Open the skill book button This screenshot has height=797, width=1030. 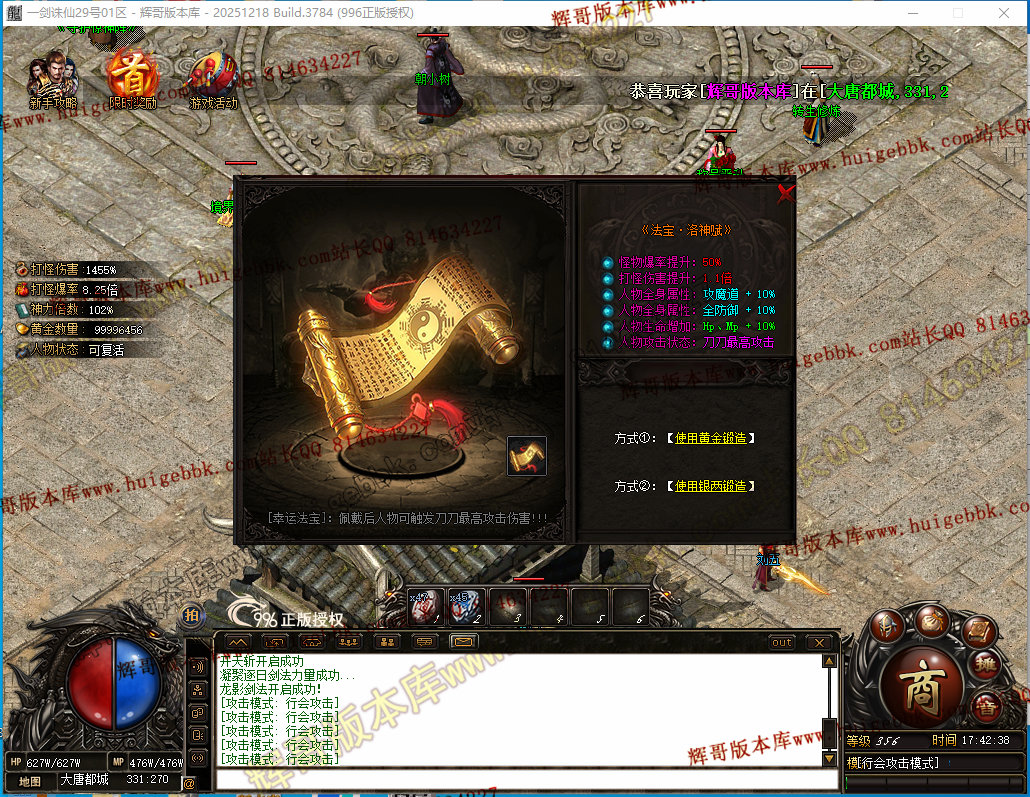click(981, 630)
